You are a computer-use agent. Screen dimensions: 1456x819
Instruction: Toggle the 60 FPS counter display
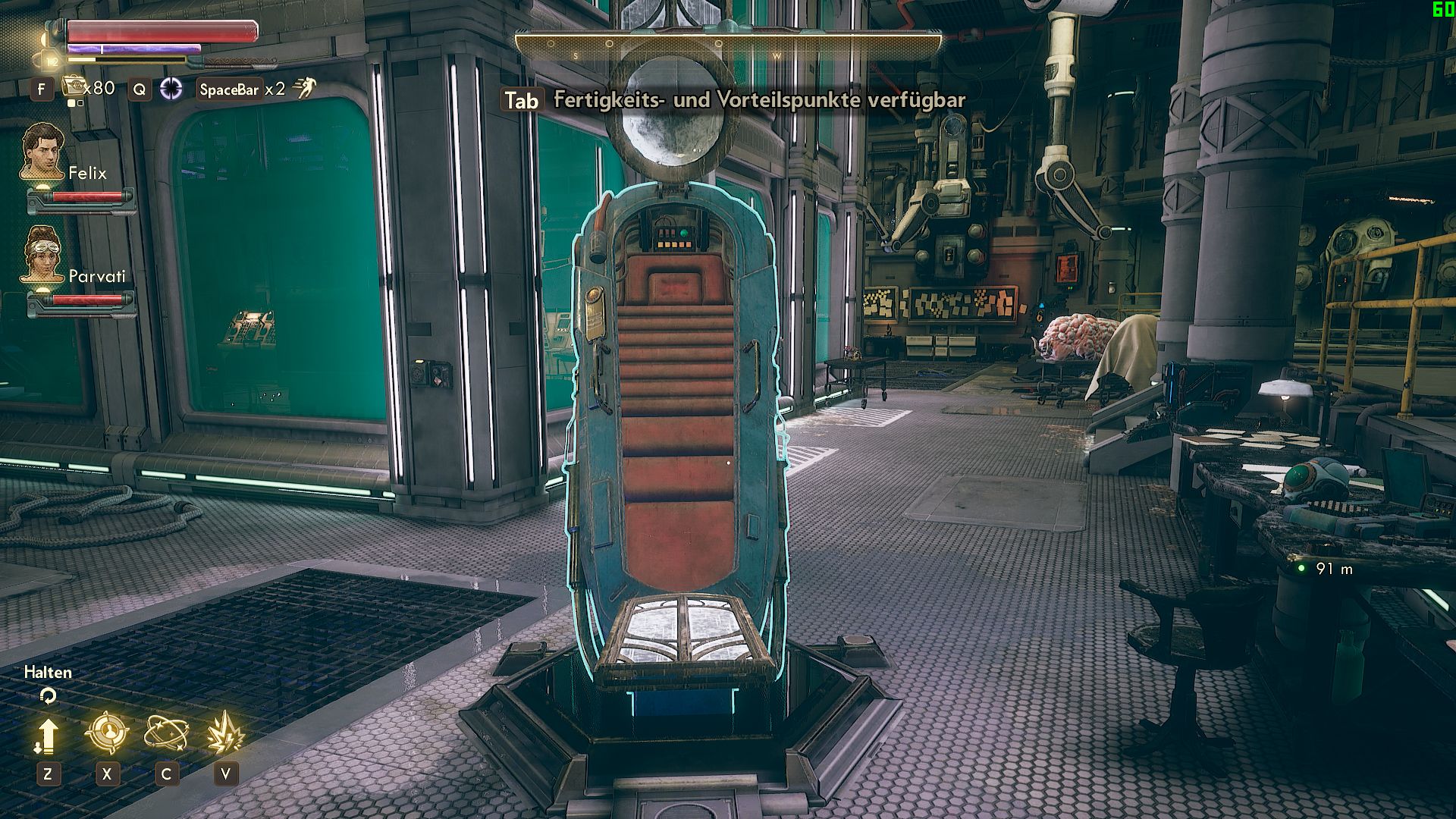point(1442,11)
